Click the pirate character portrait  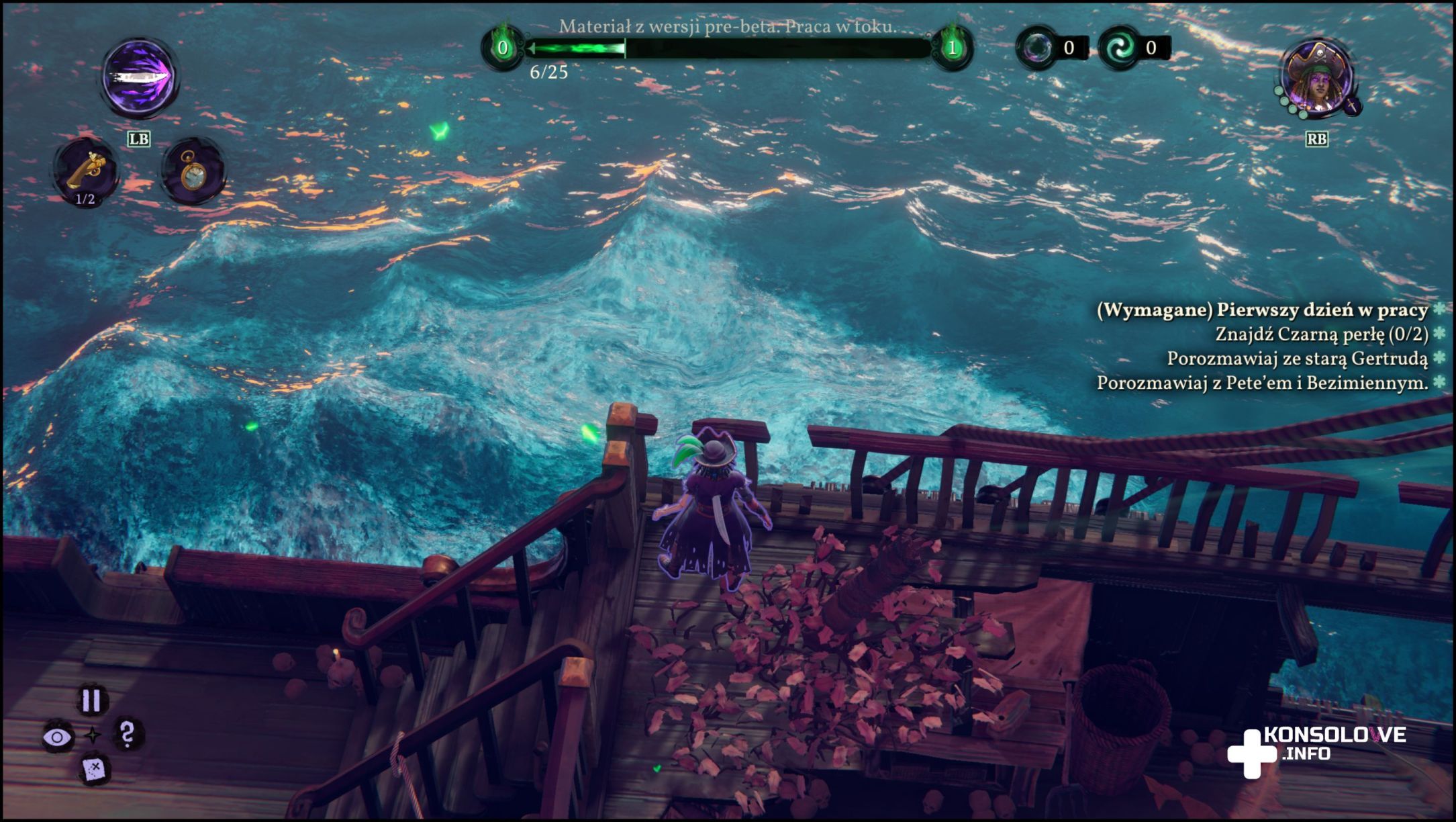[x=1317, y=79]
